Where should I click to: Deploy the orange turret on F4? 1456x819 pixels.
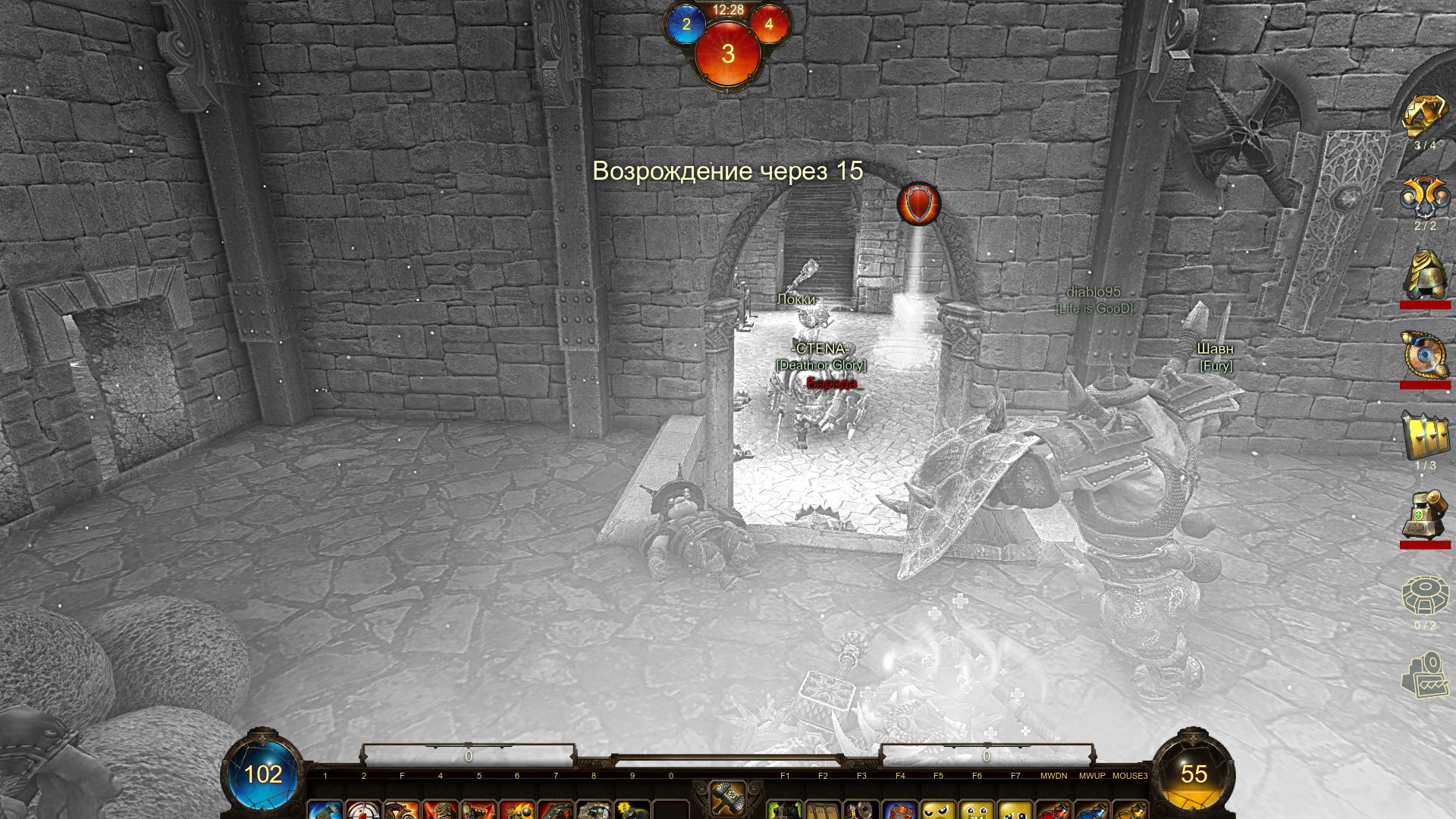900,809
